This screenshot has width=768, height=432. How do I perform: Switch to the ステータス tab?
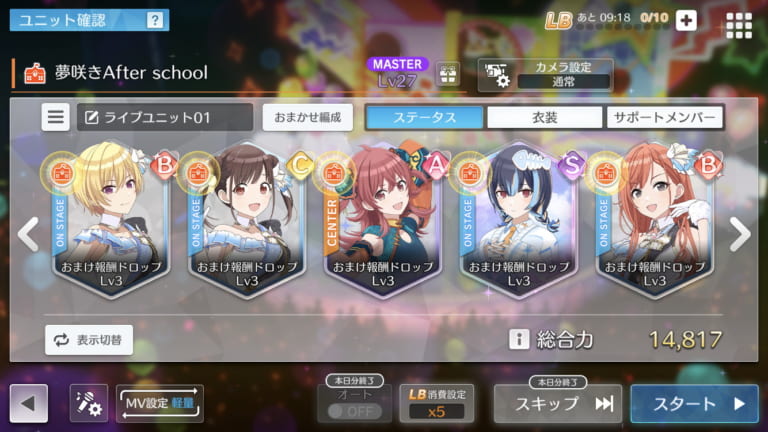(x=424, y=117)
